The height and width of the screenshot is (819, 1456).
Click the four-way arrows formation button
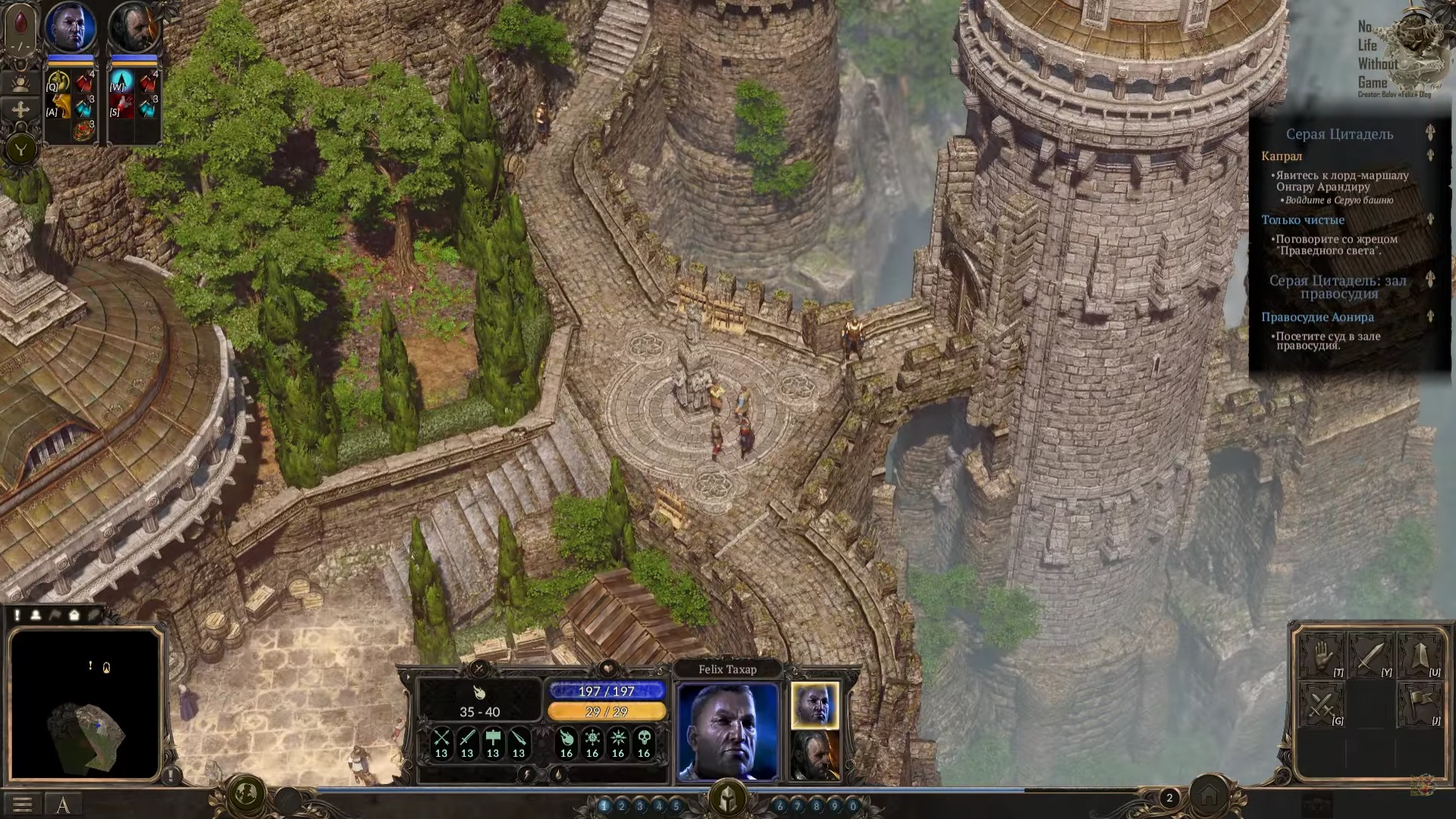[x=20, y=110]
